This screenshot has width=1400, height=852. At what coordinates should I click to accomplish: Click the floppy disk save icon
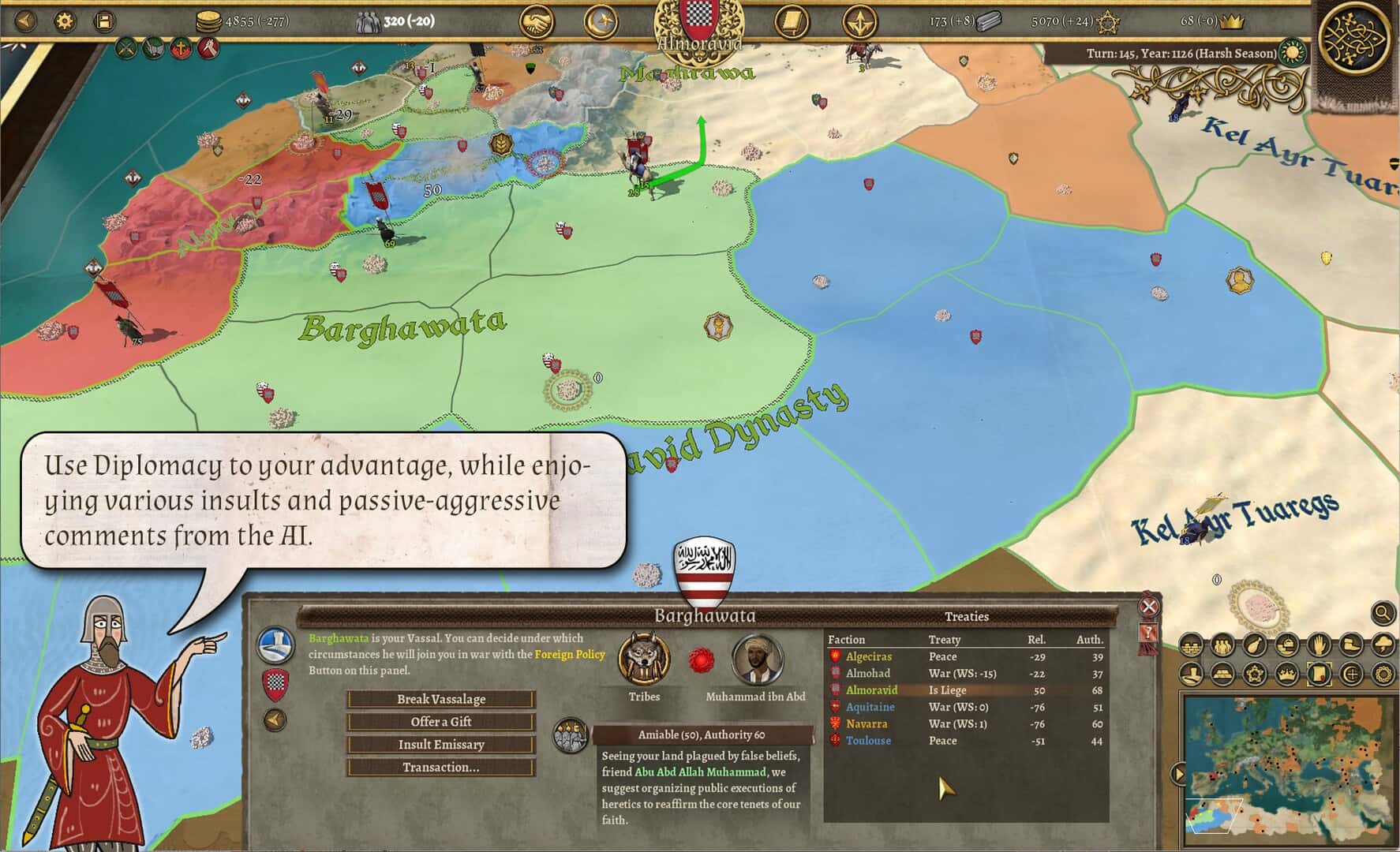tap(103, 21)
